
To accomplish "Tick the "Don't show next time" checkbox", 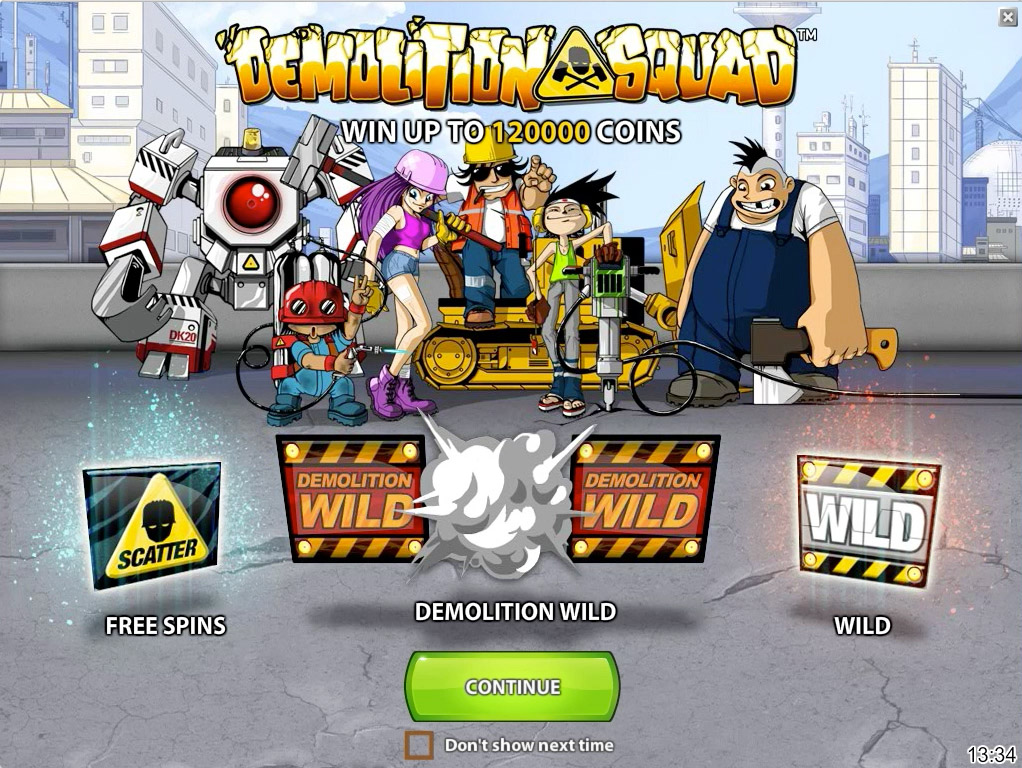I will (x=419, y=745).
